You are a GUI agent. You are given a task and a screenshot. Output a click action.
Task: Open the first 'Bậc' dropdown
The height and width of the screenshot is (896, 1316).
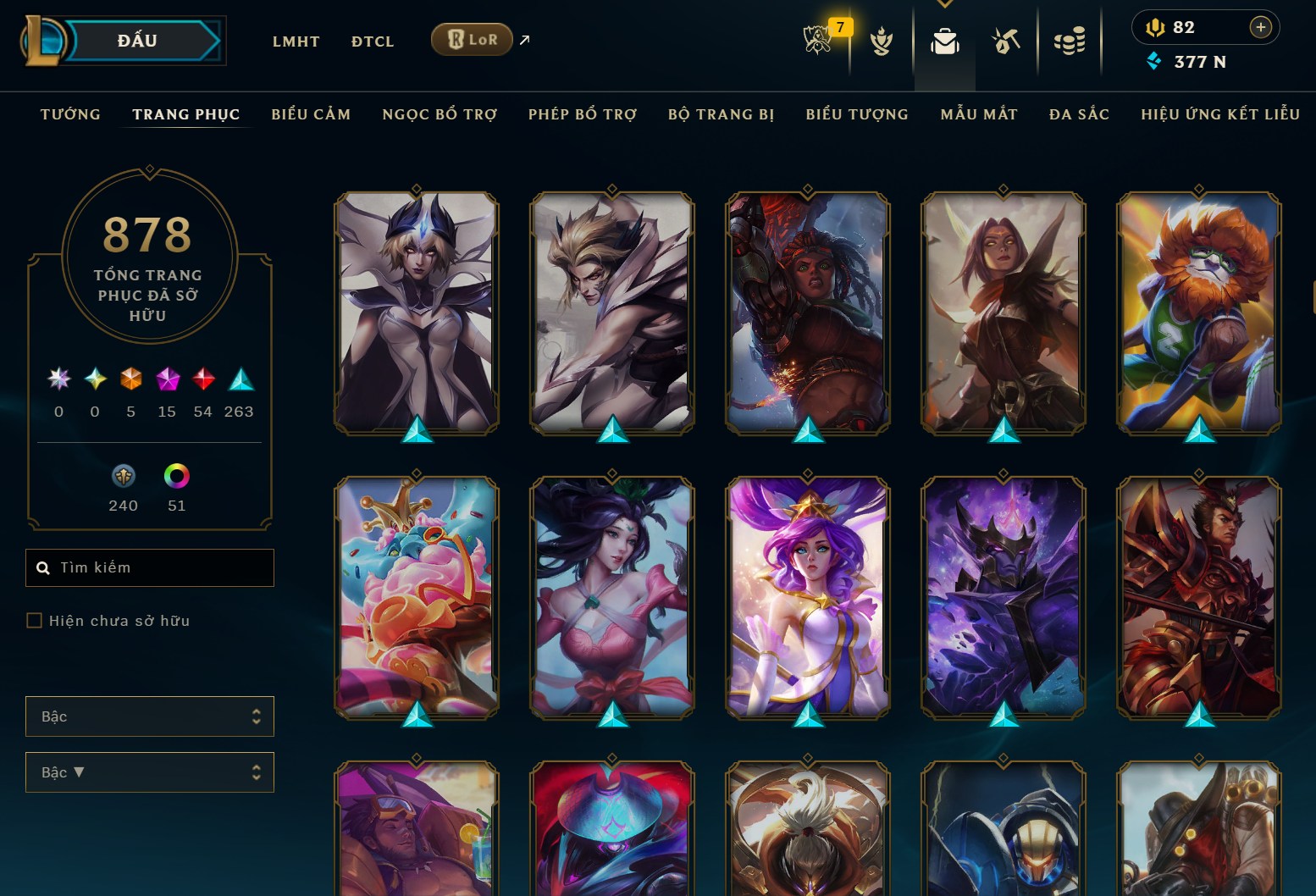pos(150,716)
